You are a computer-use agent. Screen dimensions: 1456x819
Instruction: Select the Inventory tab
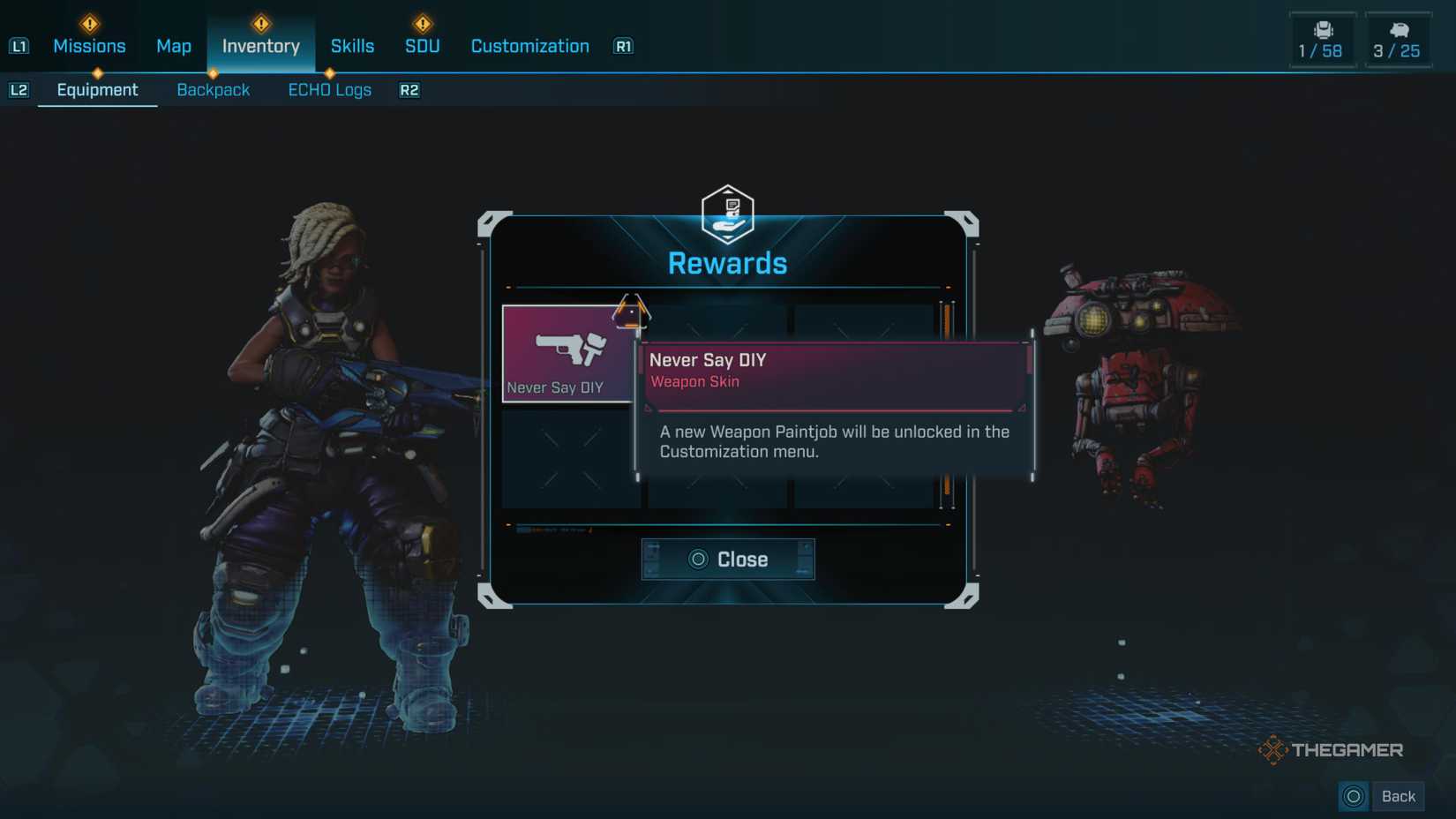[260, 46]
